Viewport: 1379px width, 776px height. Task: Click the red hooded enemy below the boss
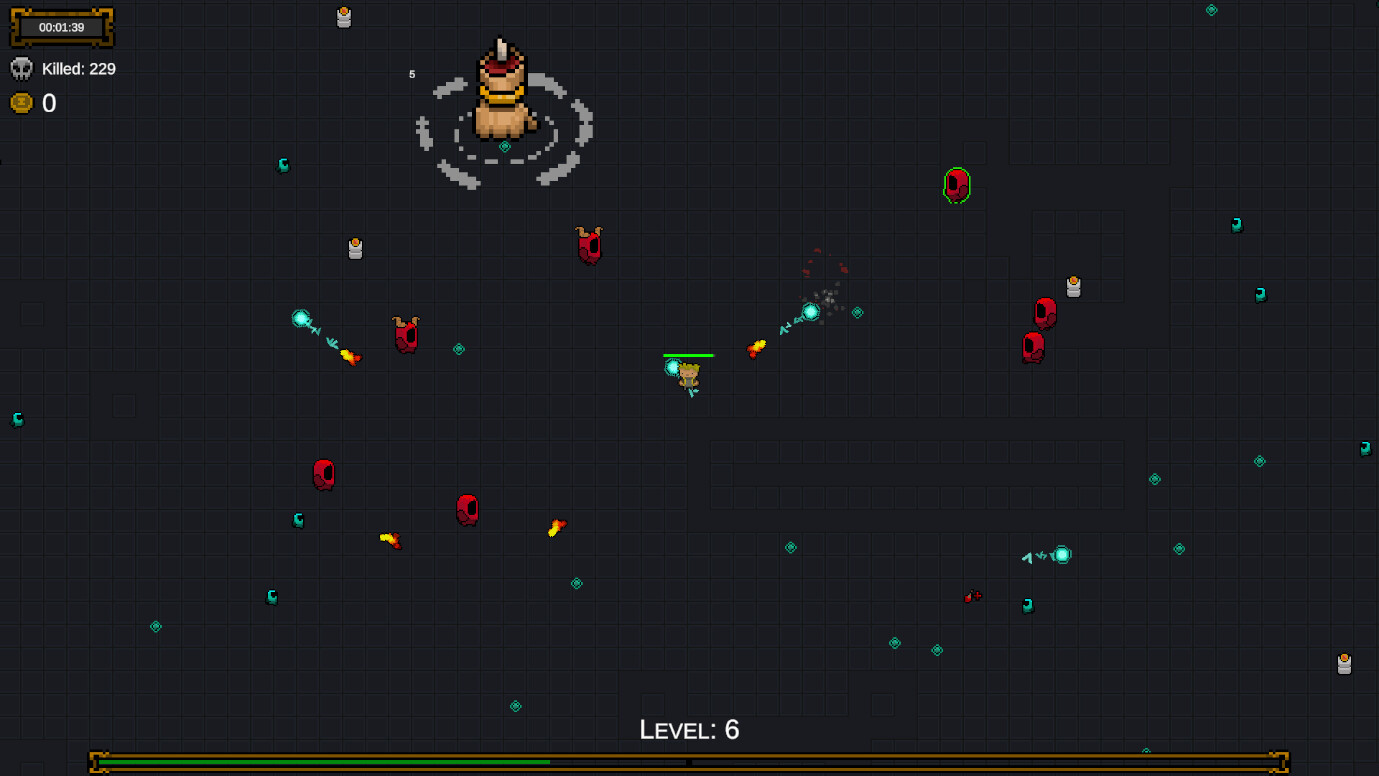[590, 247]
